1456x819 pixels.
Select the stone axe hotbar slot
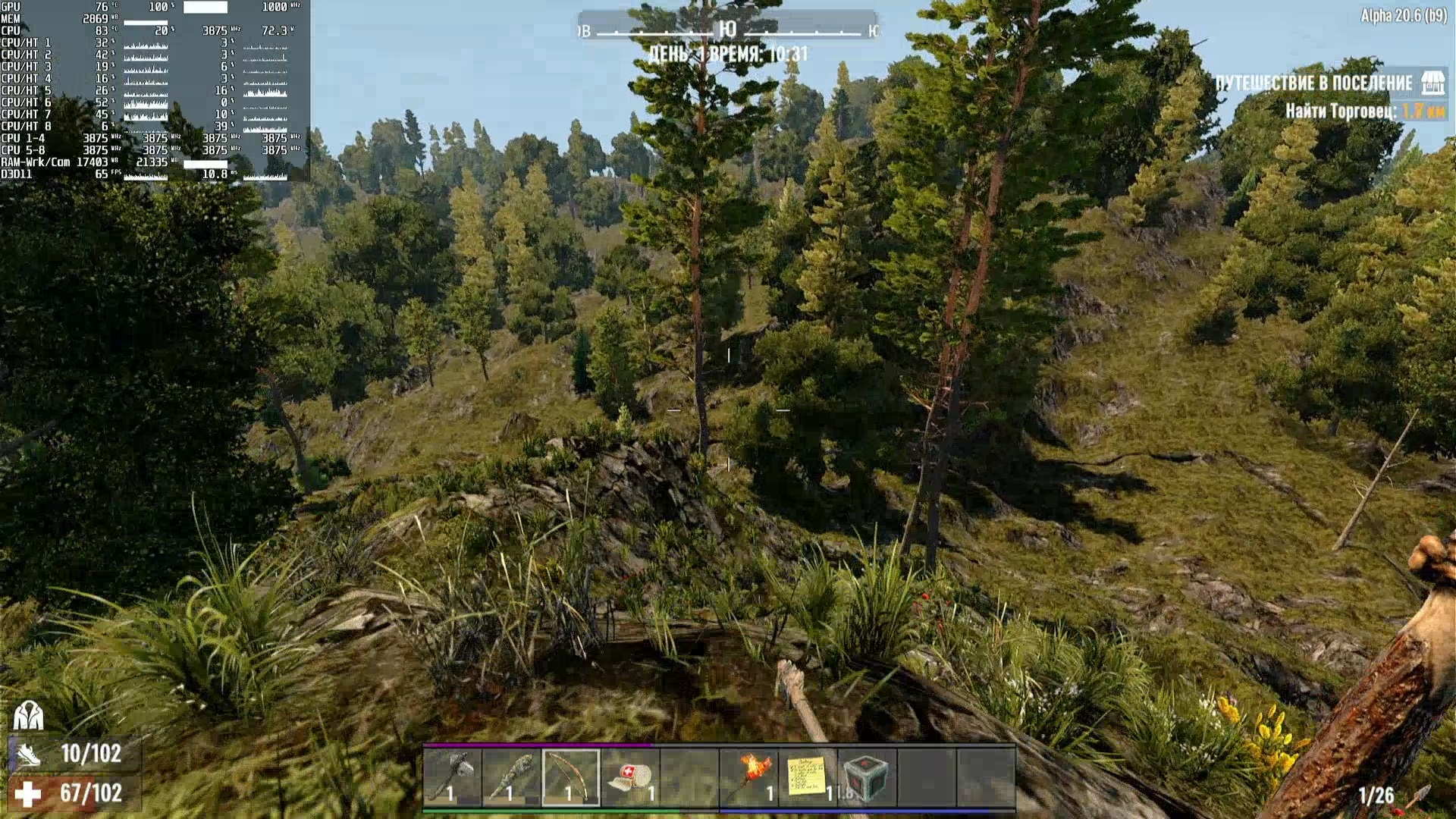point(453,777)
